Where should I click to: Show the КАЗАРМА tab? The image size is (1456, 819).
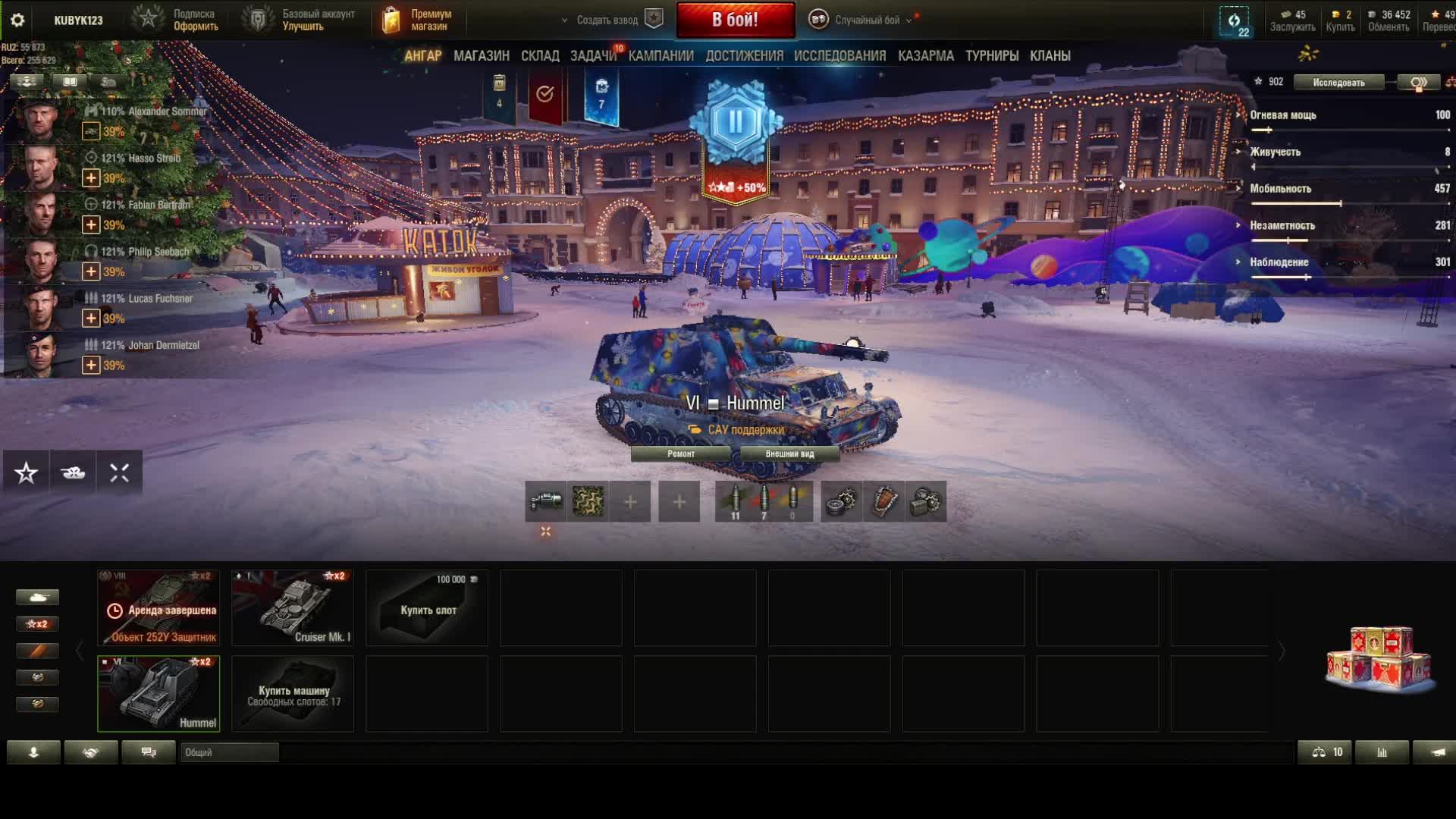coord(925,55)
